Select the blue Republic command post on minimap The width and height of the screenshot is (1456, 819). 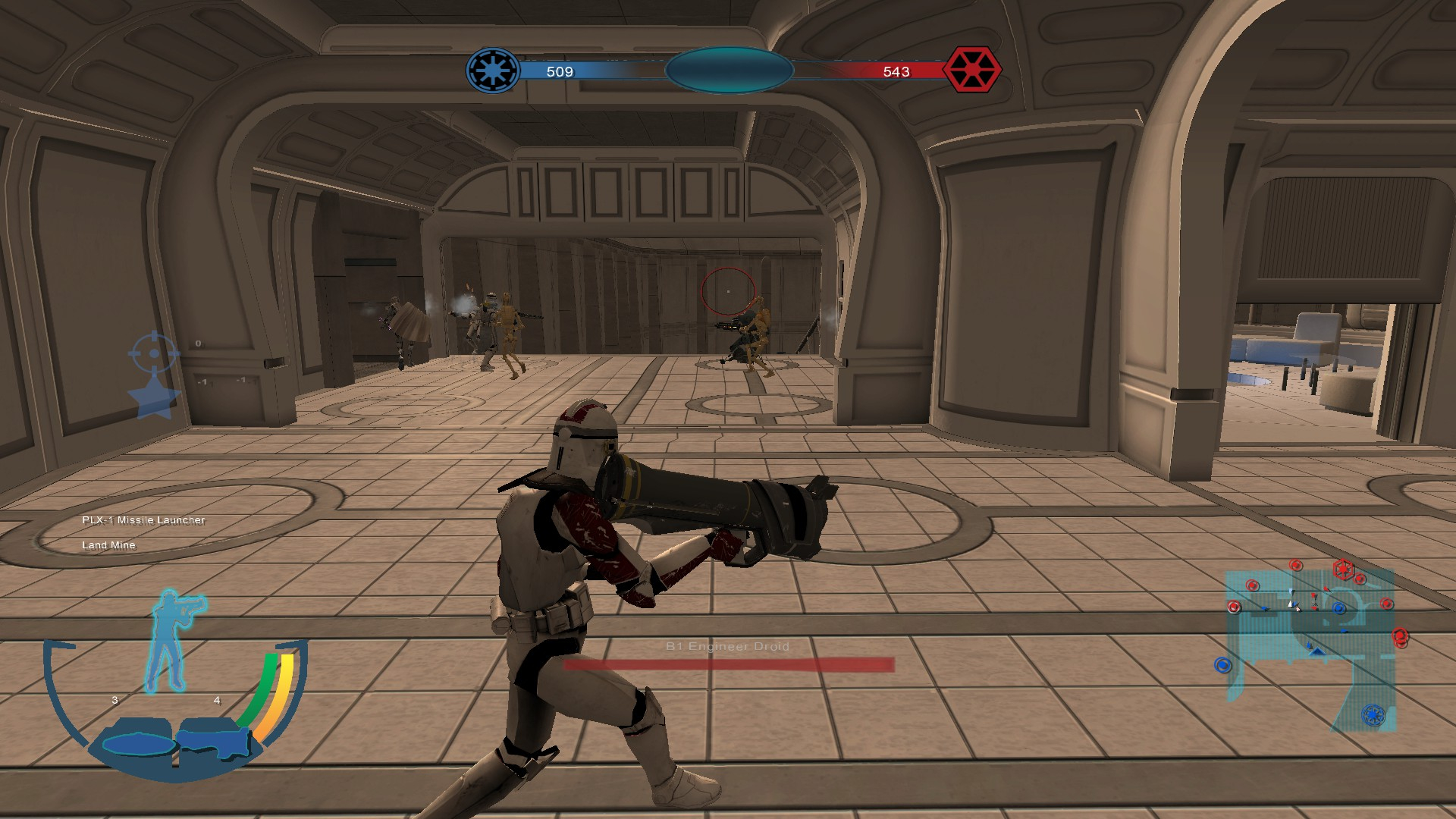coord(1373,714)
